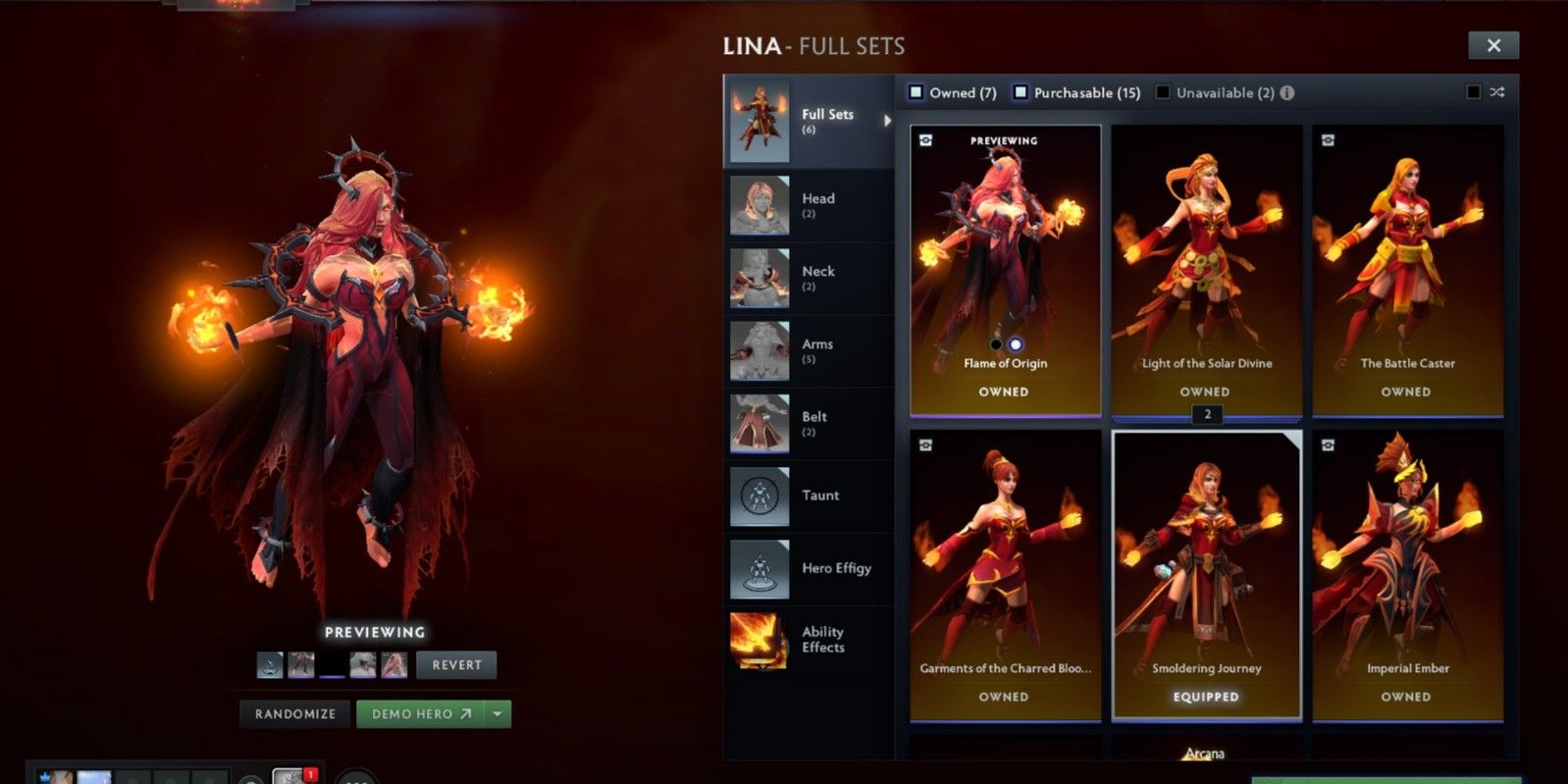Choose the Taunt category
Screen dimensions: 1568x784
point(808,496)
